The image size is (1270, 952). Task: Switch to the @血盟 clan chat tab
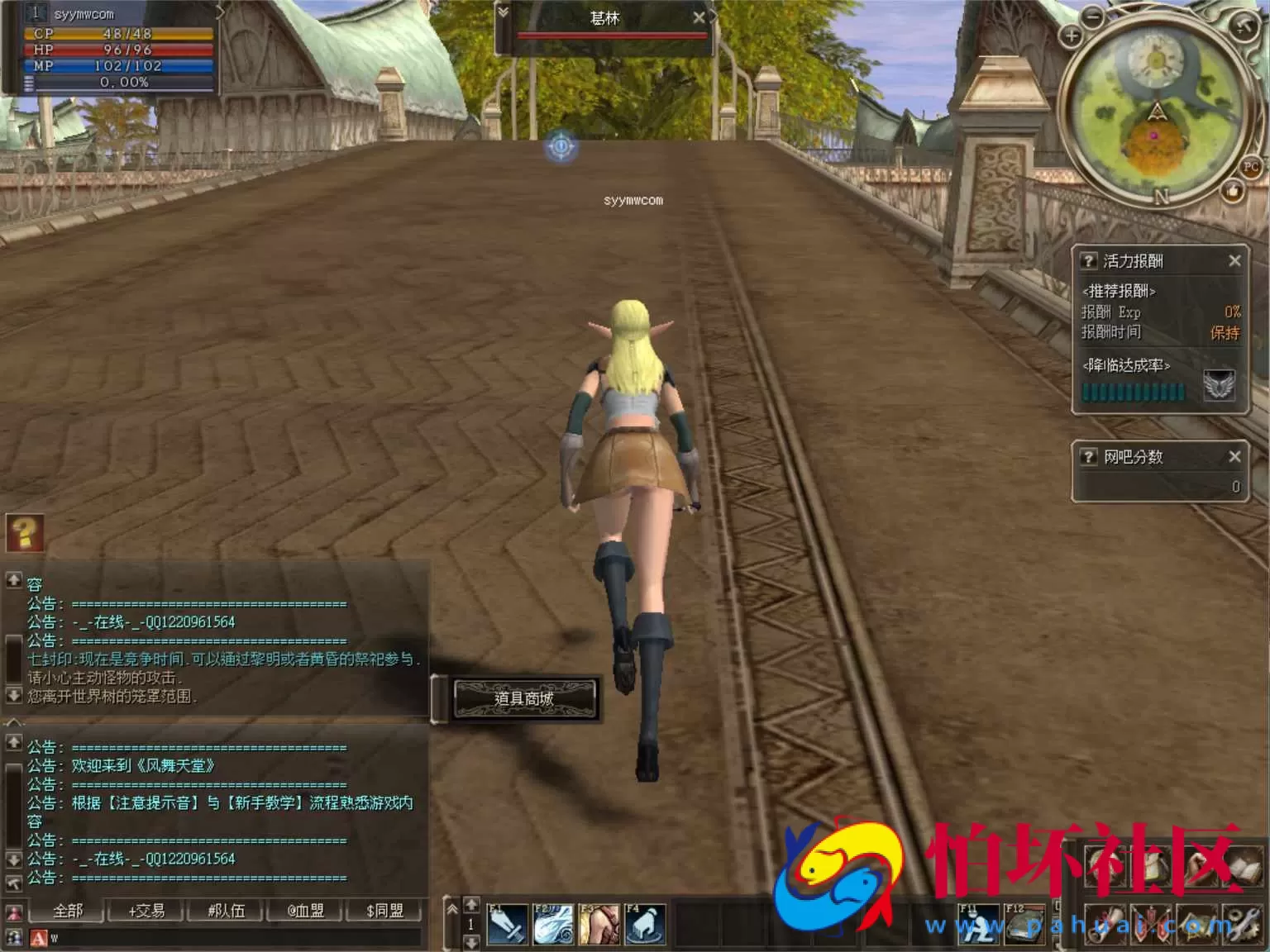pyautogui.click(x=305, y=911)
